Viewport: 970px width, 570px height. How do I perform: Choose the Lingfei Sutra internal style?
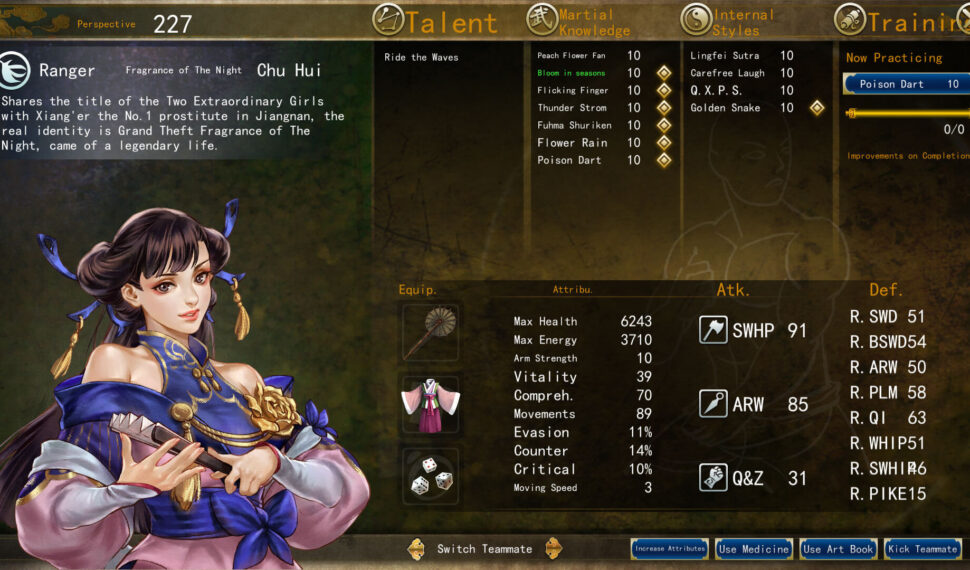pos(724,56)
